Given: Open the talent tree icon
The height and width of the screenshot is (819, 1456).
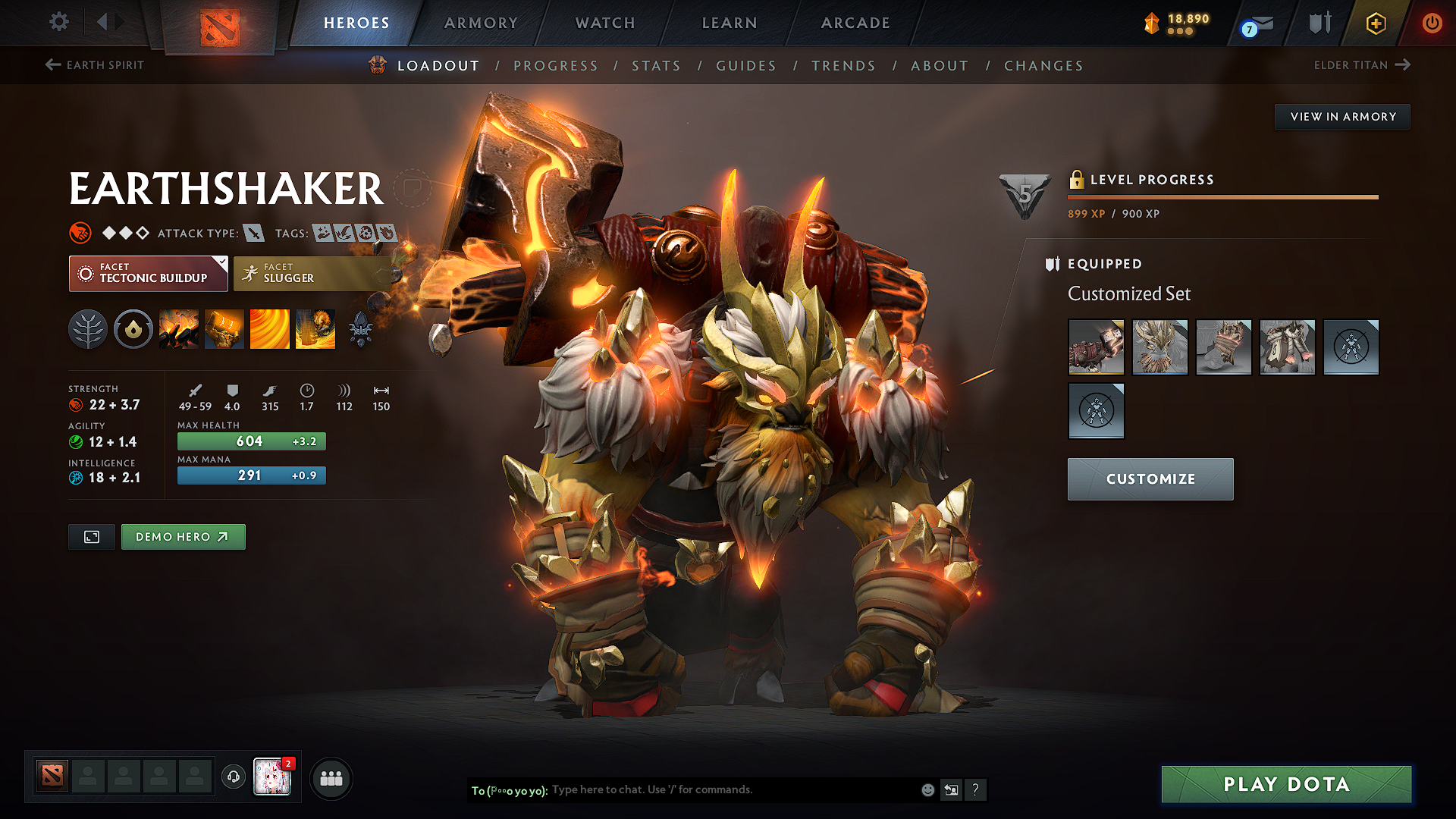Looking at the screenshot, I should 88,329.
